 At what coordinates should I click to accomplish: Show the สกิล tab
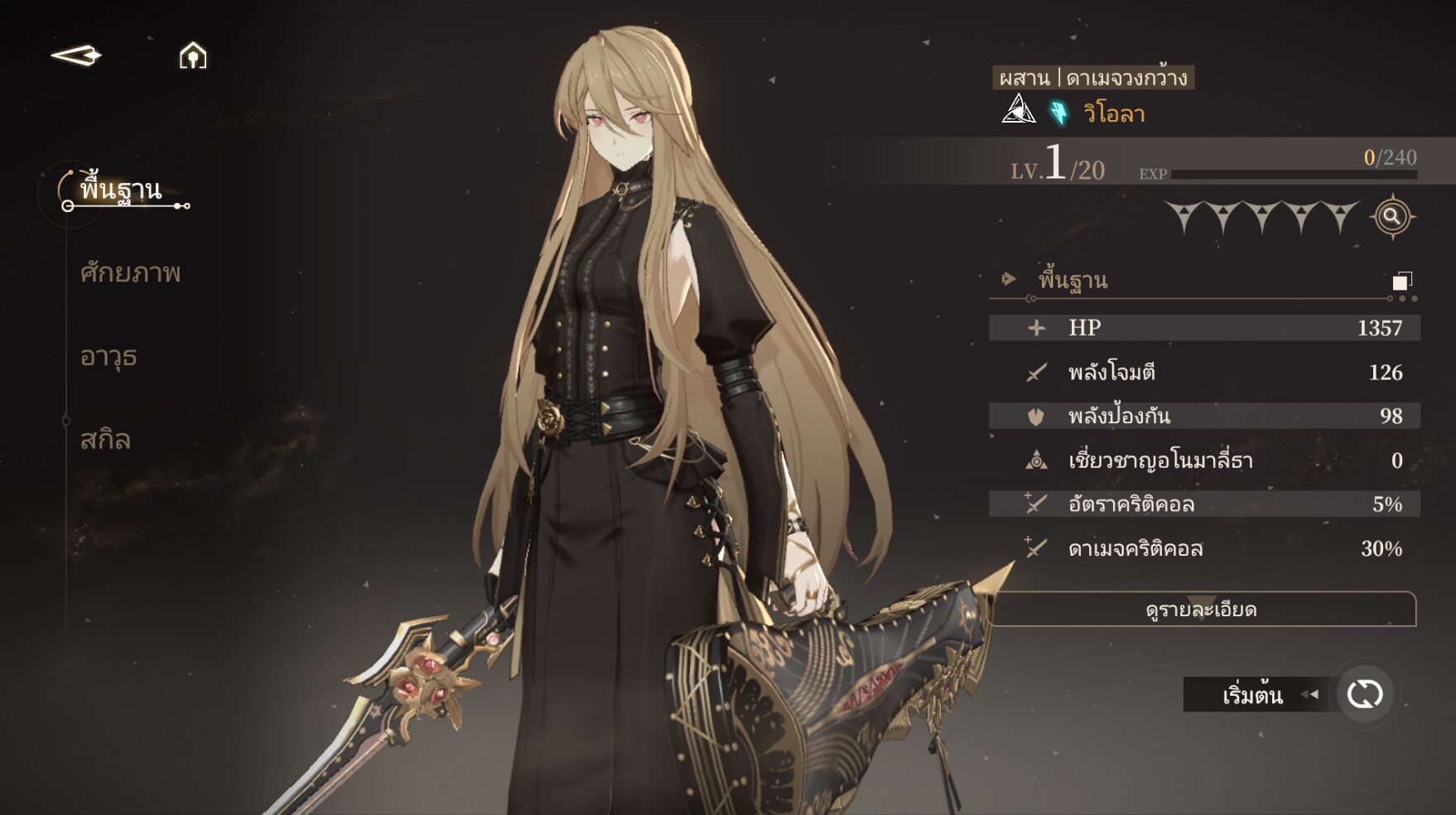coord(105,440)
